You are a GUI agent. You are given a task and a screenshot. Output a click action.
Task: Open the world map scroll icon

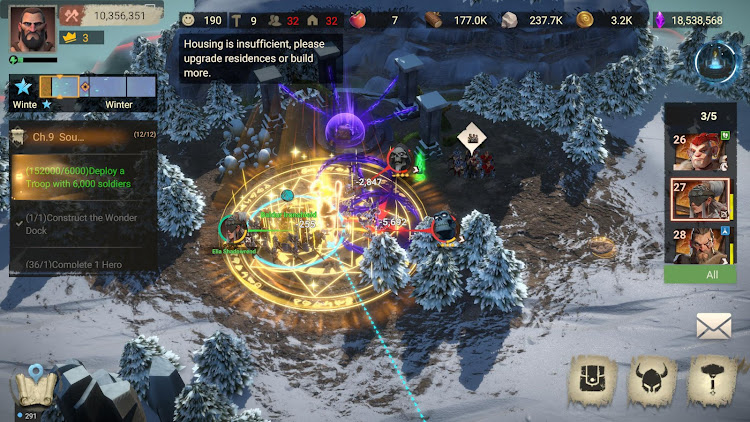coord(30,388)
